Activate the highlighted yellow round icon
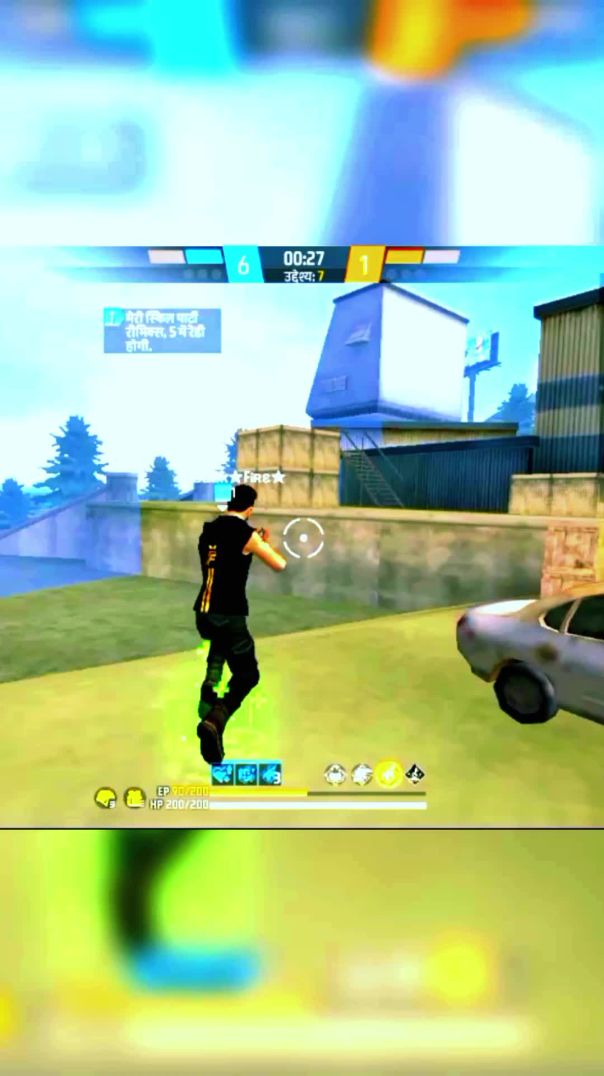This screenshot has height=1076, width=604. tap(388, 774)
